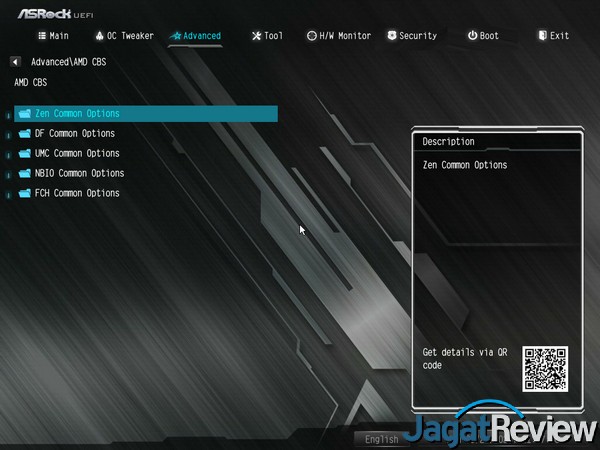Open Zen Common Options
The image size is (600, 450).
(77, 114)
